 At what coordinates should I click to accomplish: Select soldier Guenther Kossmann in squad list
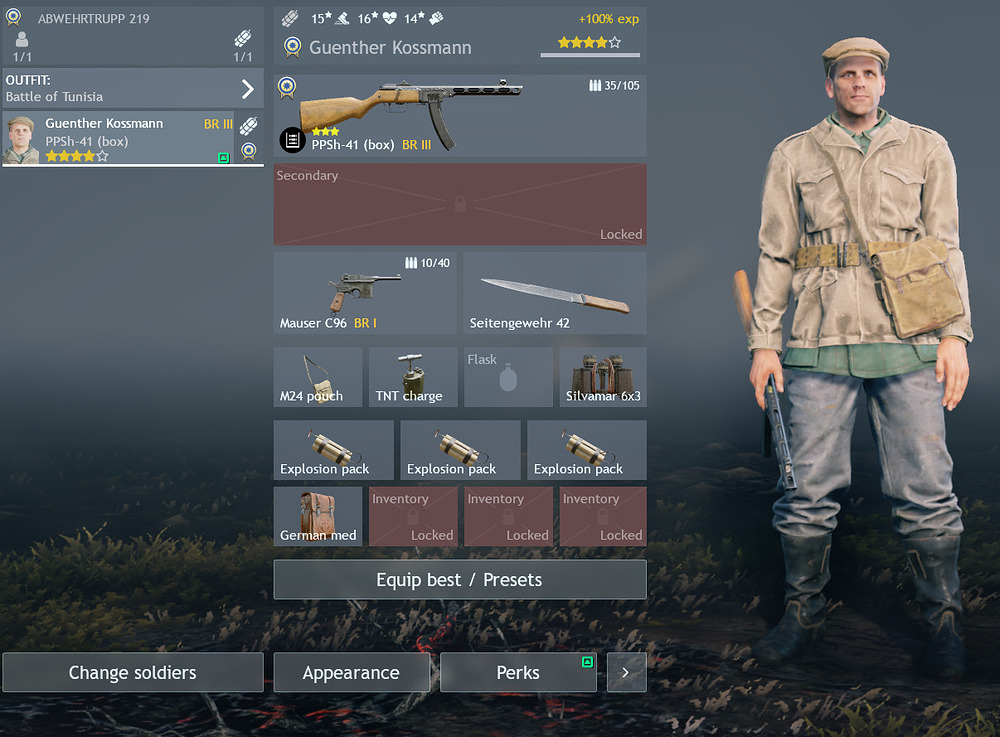118,138
